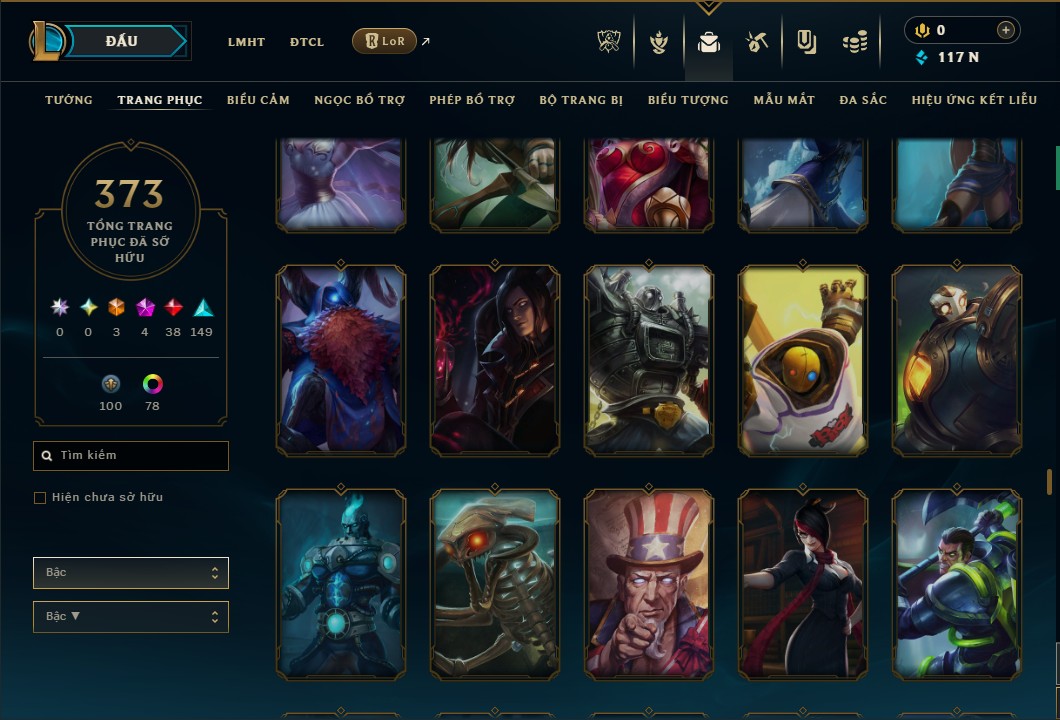
Task: Launch the LoR external link
Action: click(385, 41)
